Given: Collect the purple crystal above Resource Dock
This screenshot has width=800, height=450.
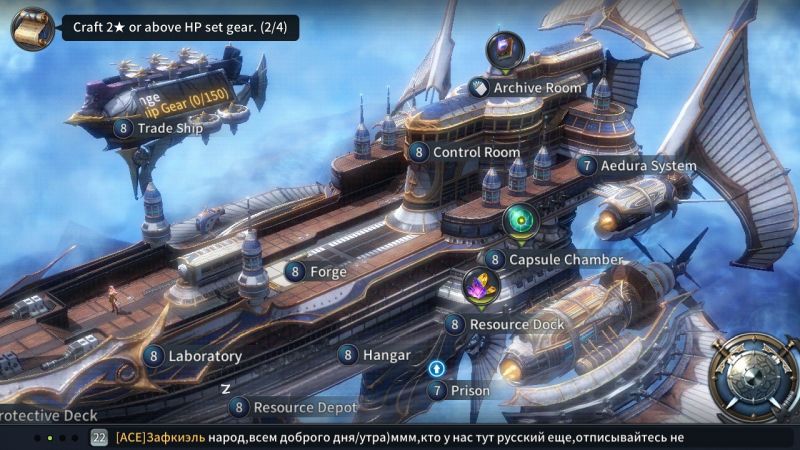Looking at the screenshot, I should coord(482,287).
